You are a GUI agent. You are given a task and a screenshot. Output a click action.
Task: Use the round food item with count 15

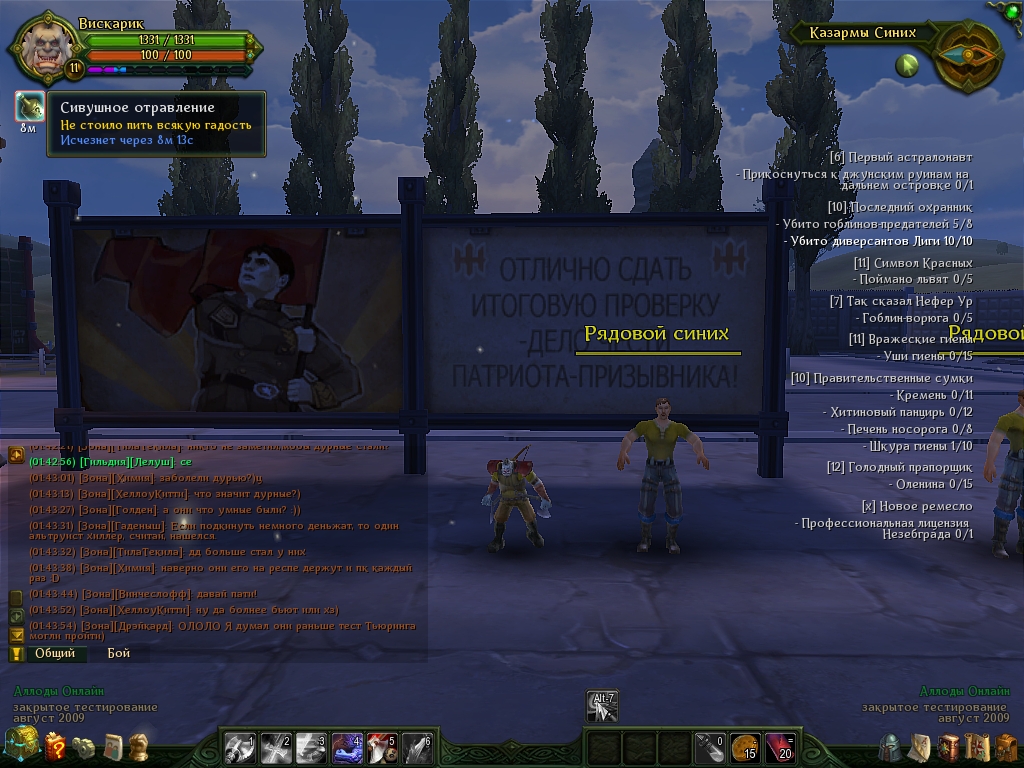(743, 747)
